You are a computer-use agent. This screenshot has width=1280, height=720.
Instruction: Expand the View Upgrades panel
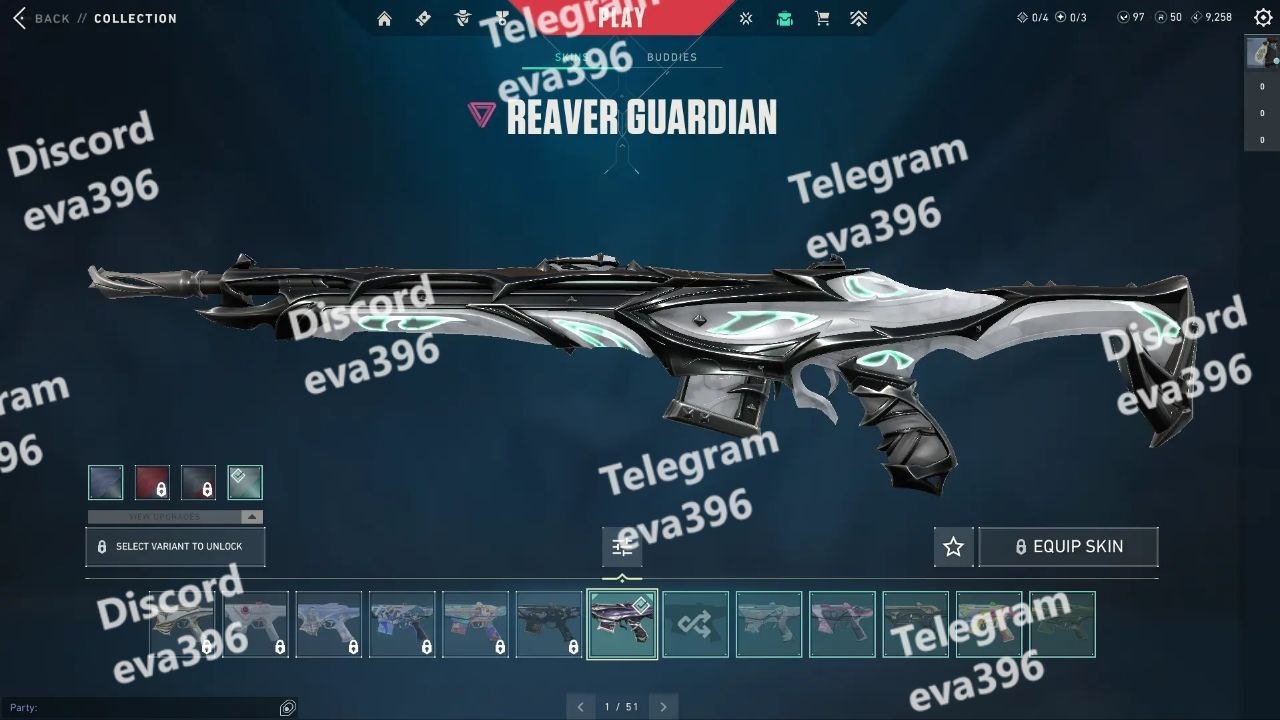(x=175, y=517)
